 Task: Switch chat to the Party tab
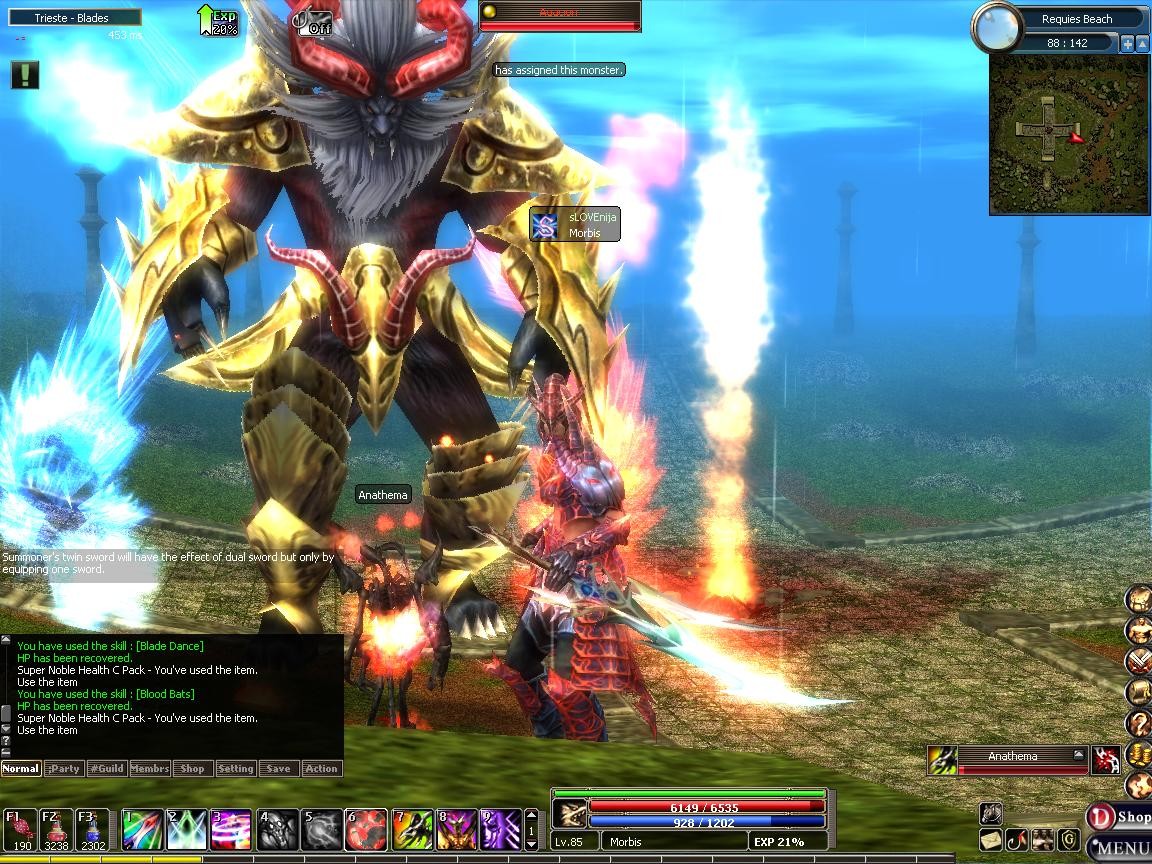pos(64,769)
